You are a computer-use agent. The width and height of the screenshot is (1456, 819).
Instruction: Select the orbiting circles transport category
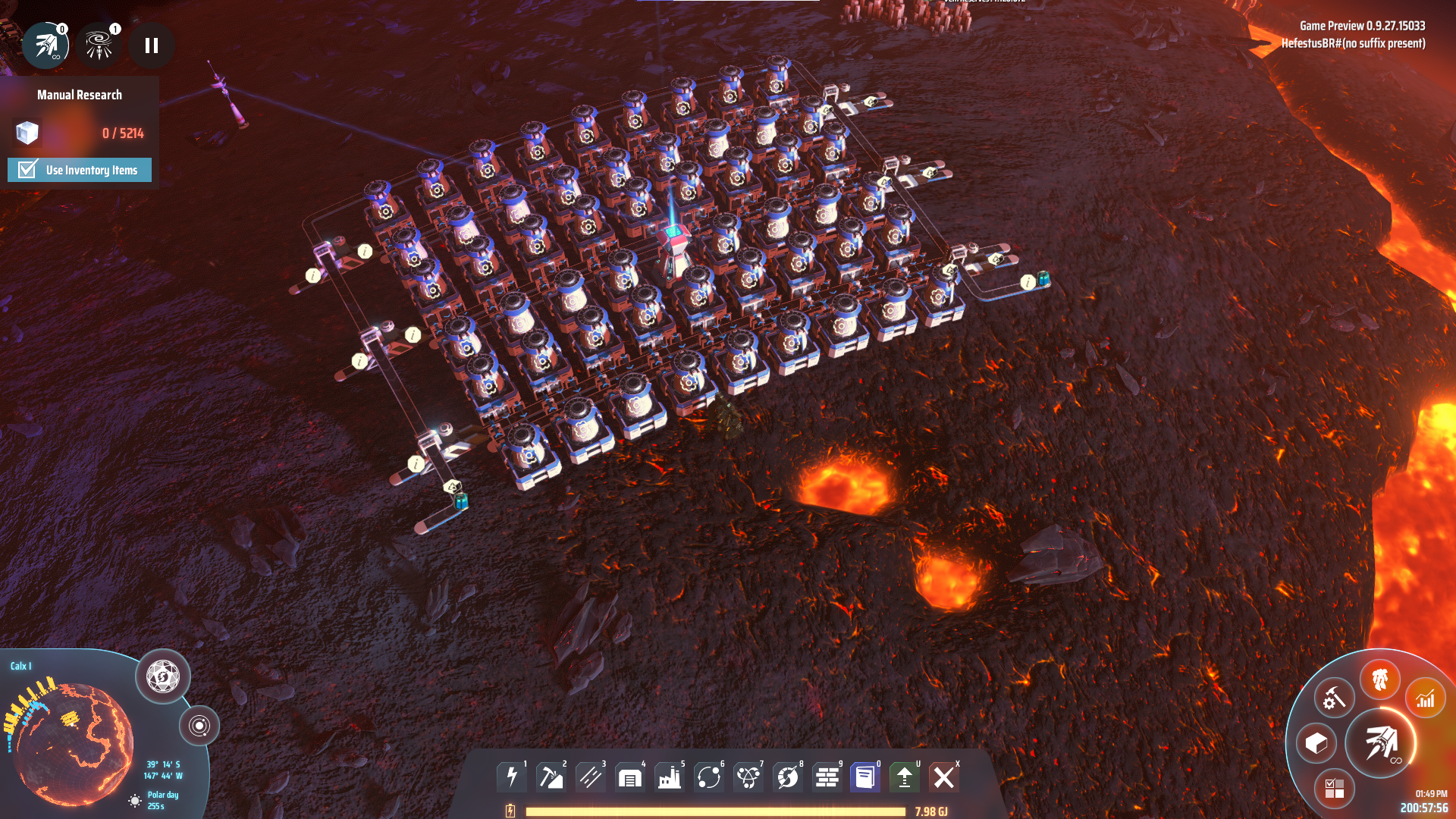pos(709,777)
